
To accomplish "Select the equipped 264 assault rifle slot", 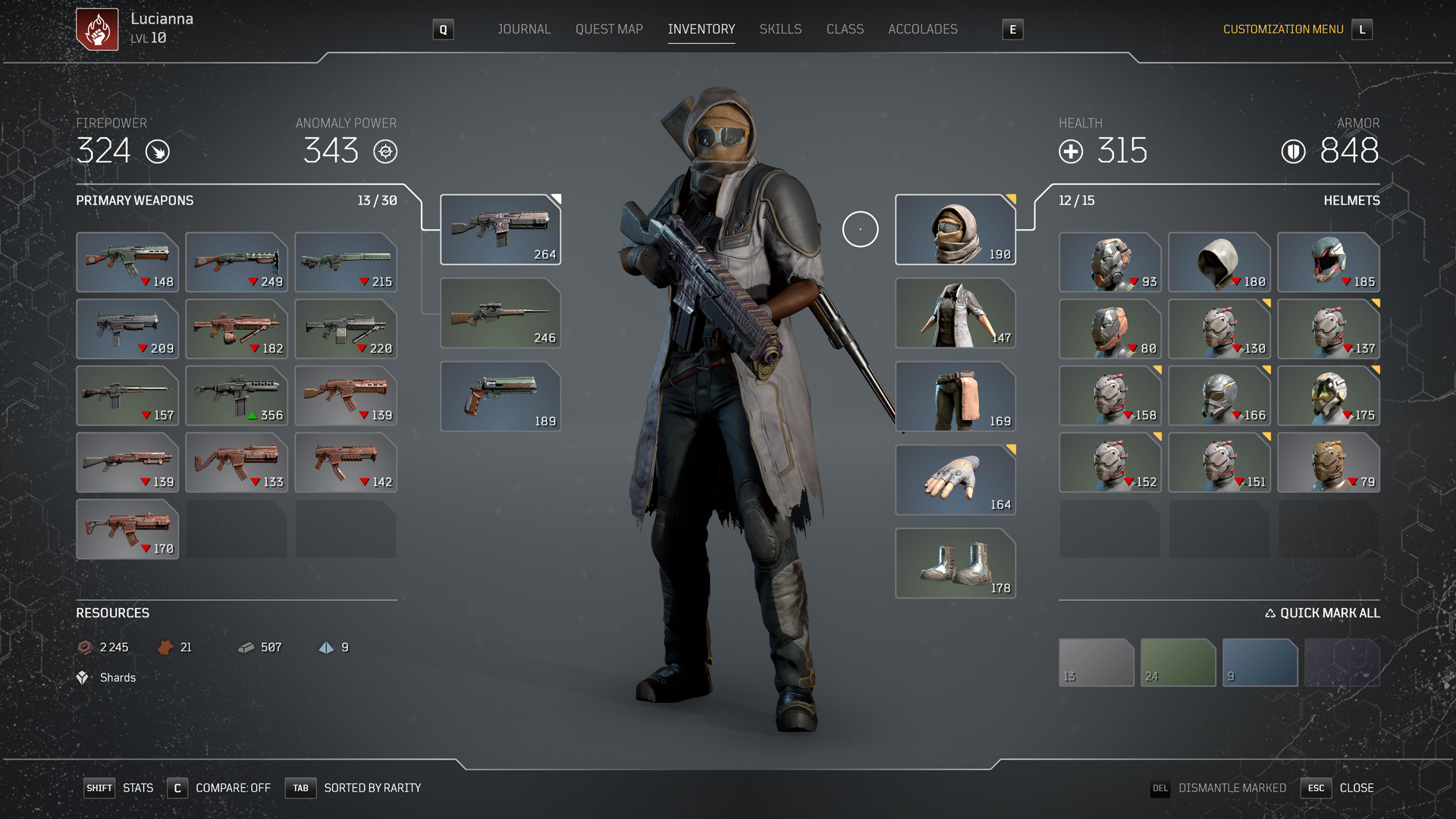I will pos(500,230).
